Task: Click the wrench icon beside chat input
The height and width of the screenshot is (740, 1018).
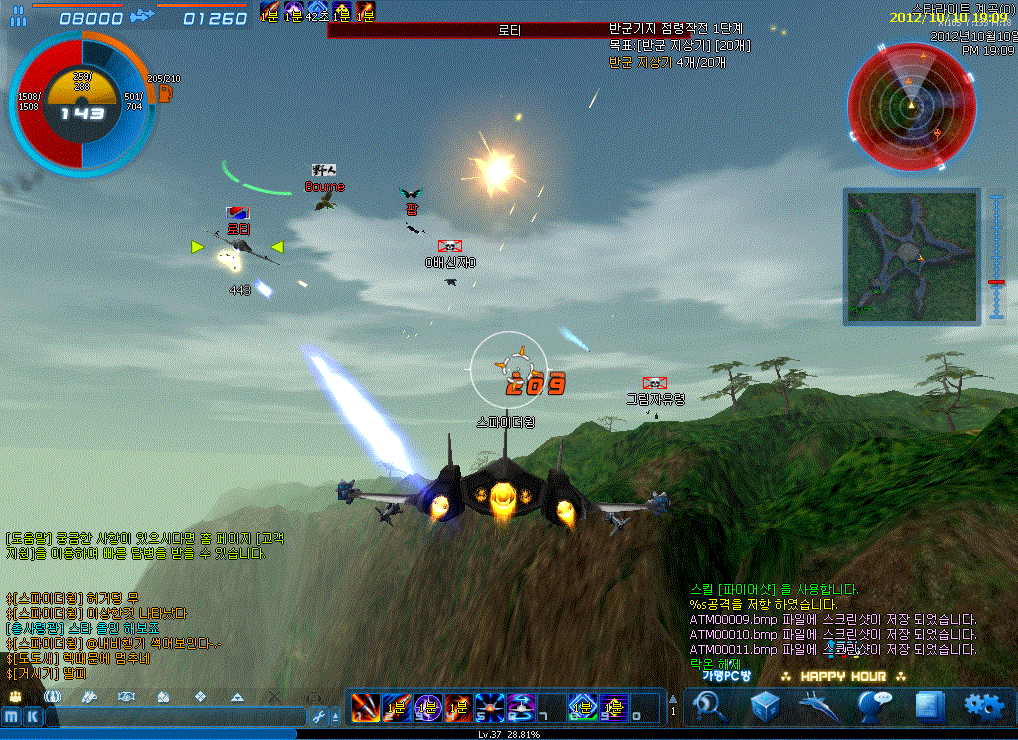Action: (x=320, y=716)
